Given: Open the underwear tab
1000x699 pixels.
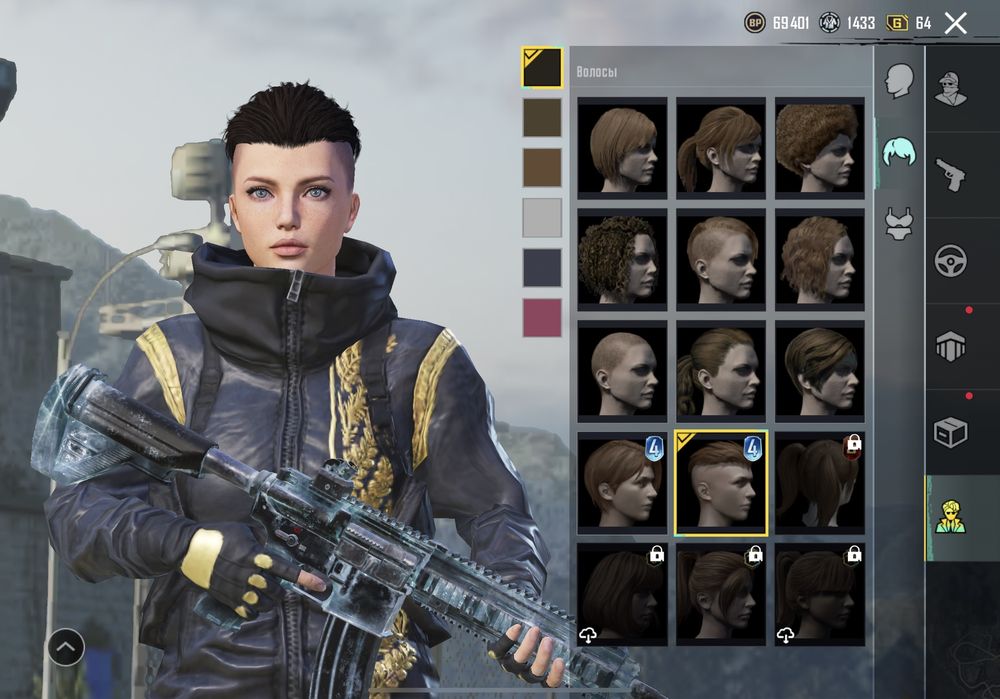Looking at the screenshot, I should (899, 223).
